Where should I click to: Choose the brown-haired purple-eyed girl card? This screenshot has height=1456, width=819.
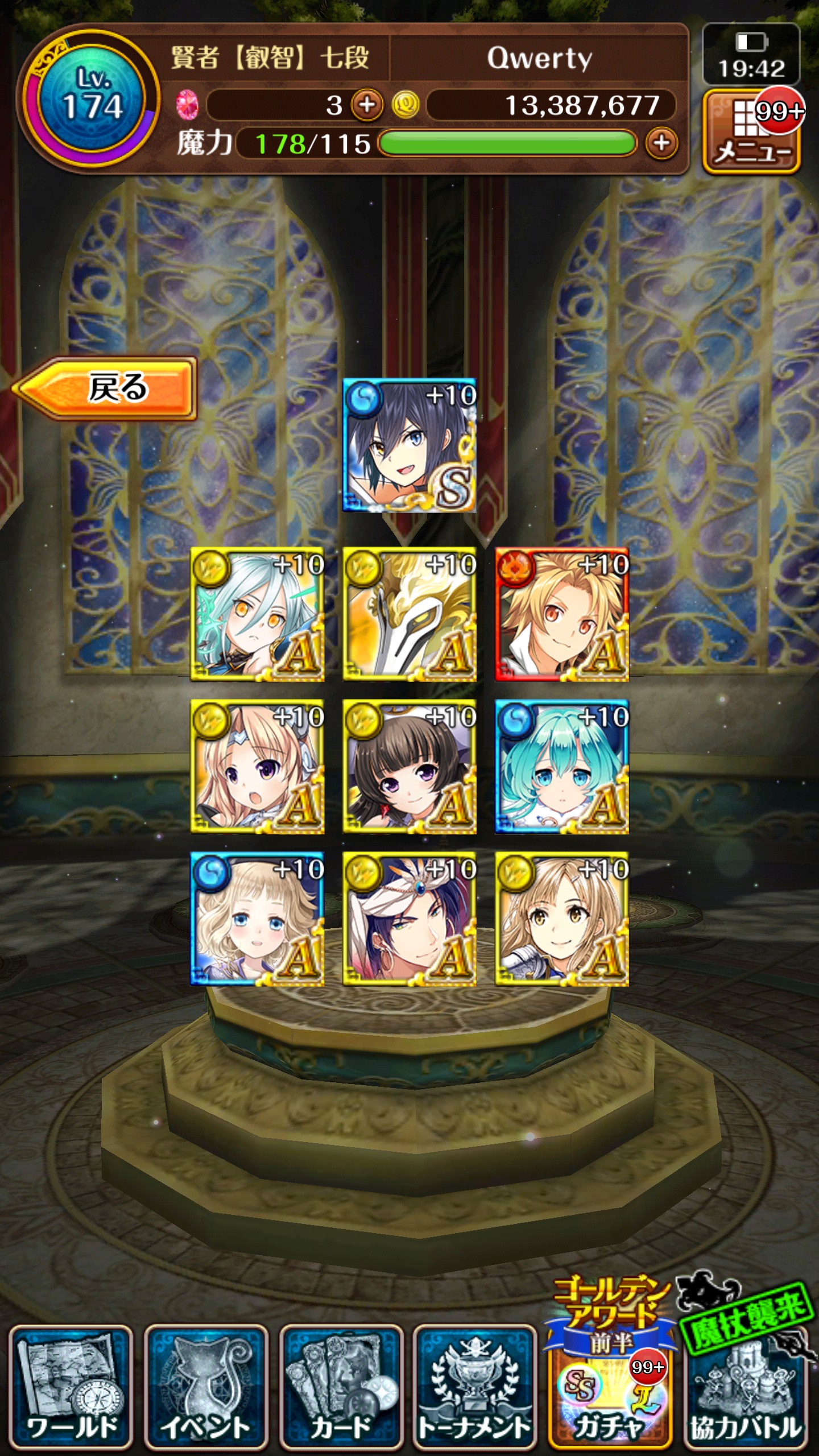pos(409,767)
